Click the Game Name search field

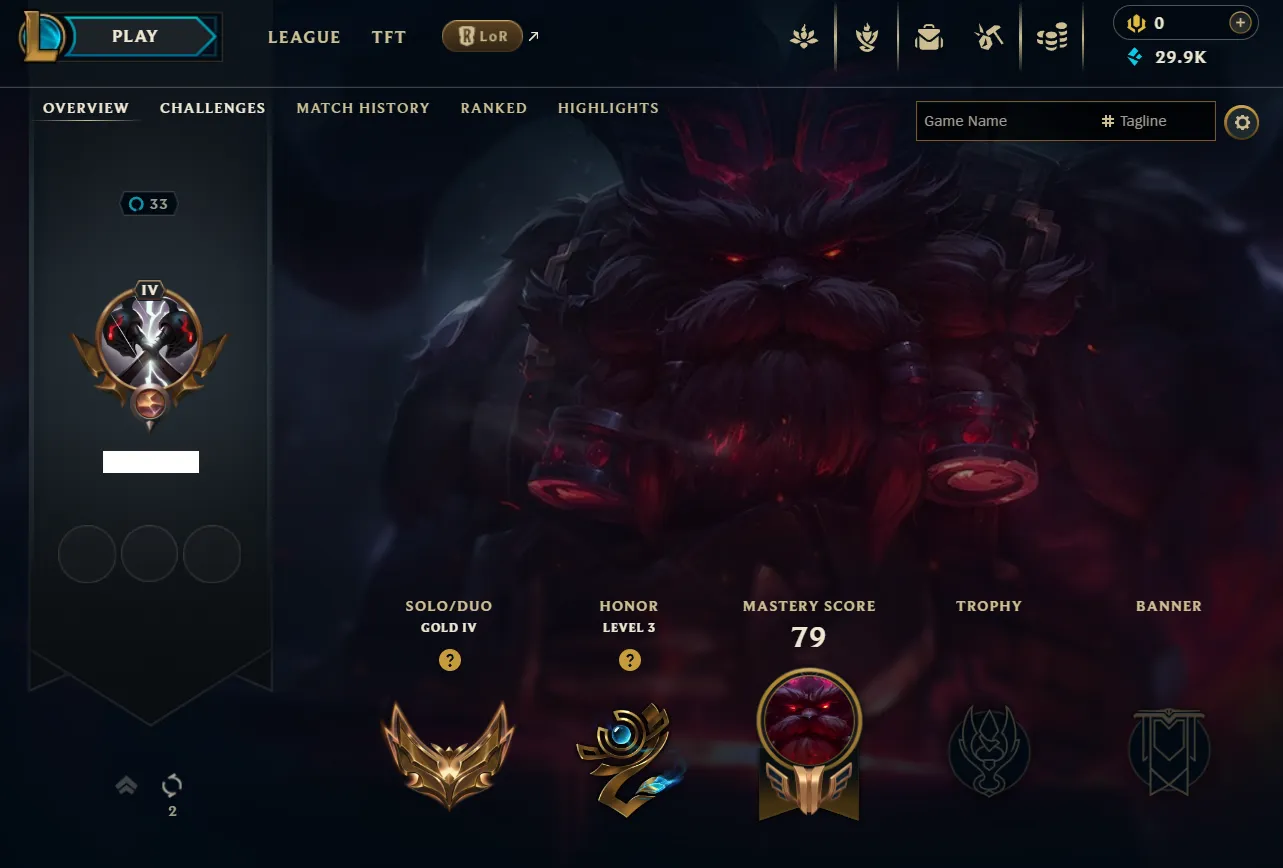click(1000, 121)
